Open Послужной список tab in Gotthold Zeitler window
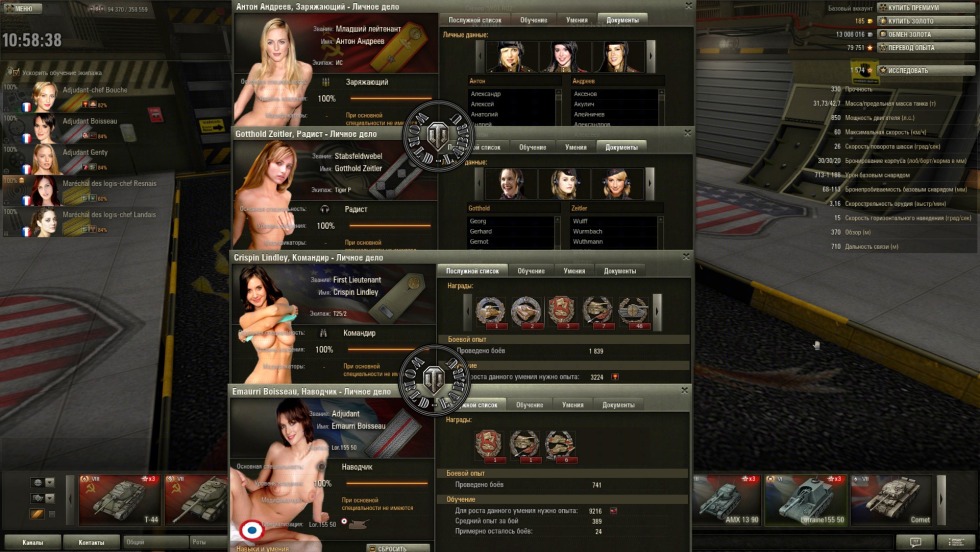 [476, 147]
